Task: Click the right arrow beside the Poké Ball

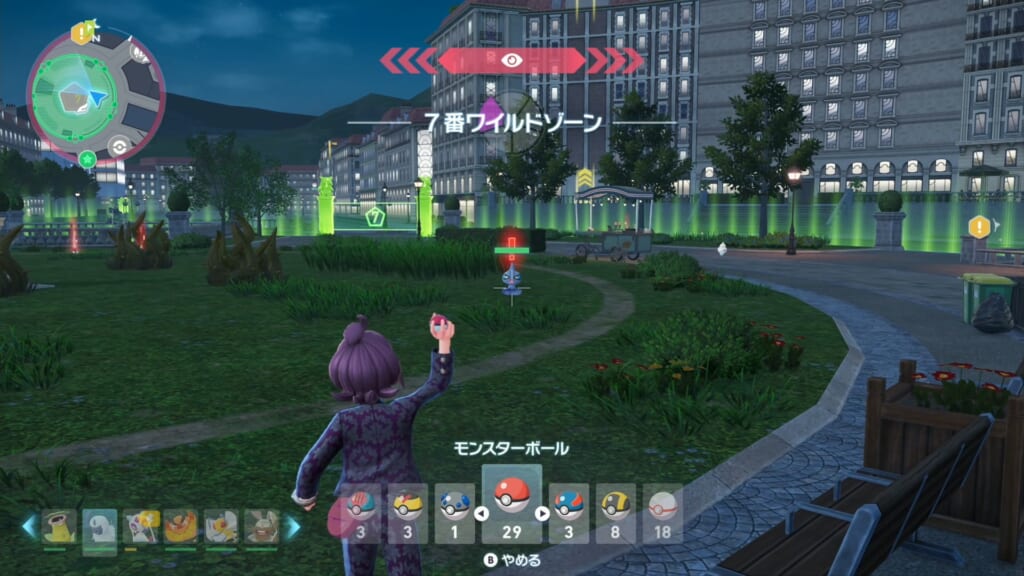Action: tap(543, 514)
